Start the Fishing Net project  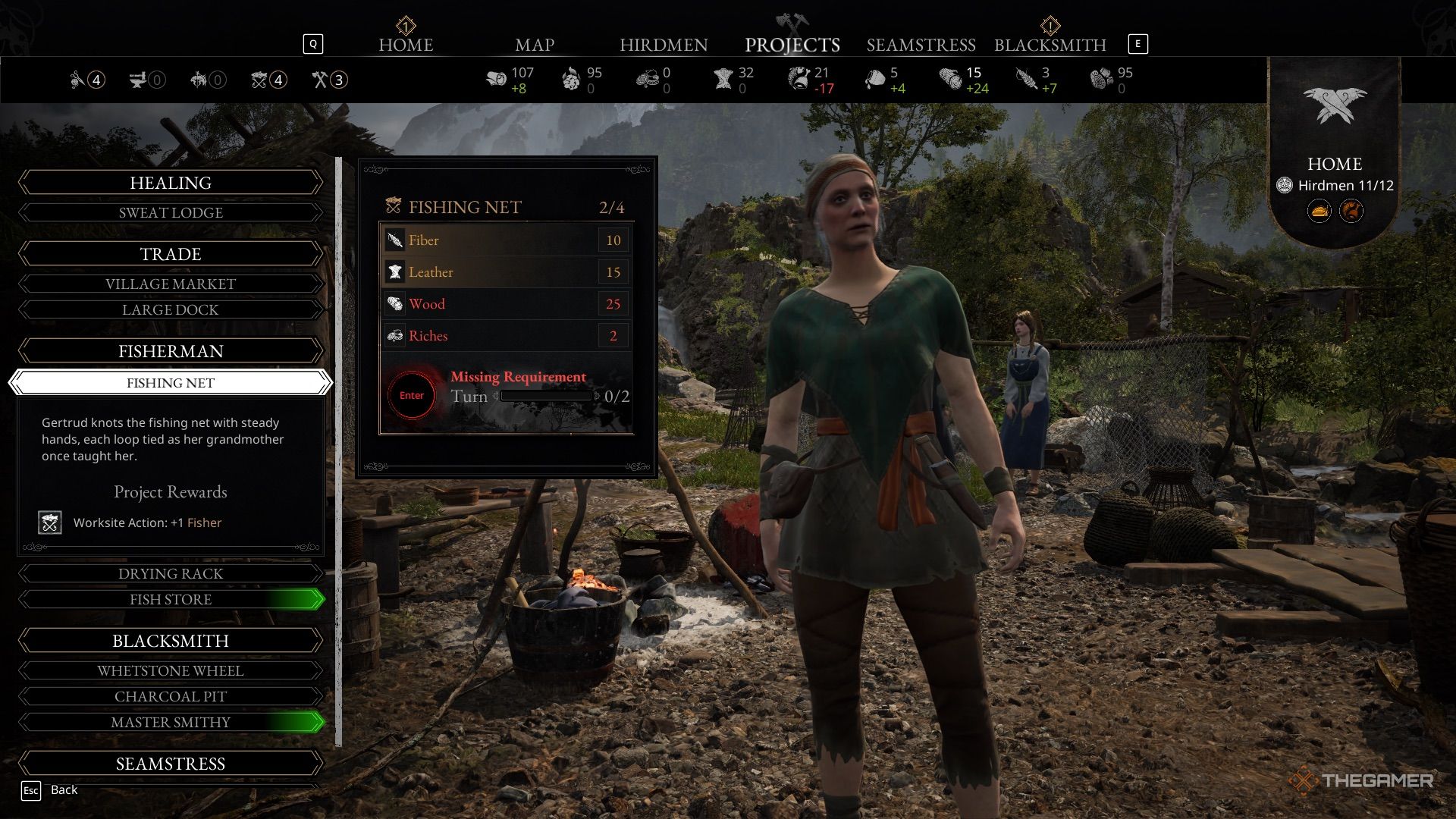pos(412,395)
